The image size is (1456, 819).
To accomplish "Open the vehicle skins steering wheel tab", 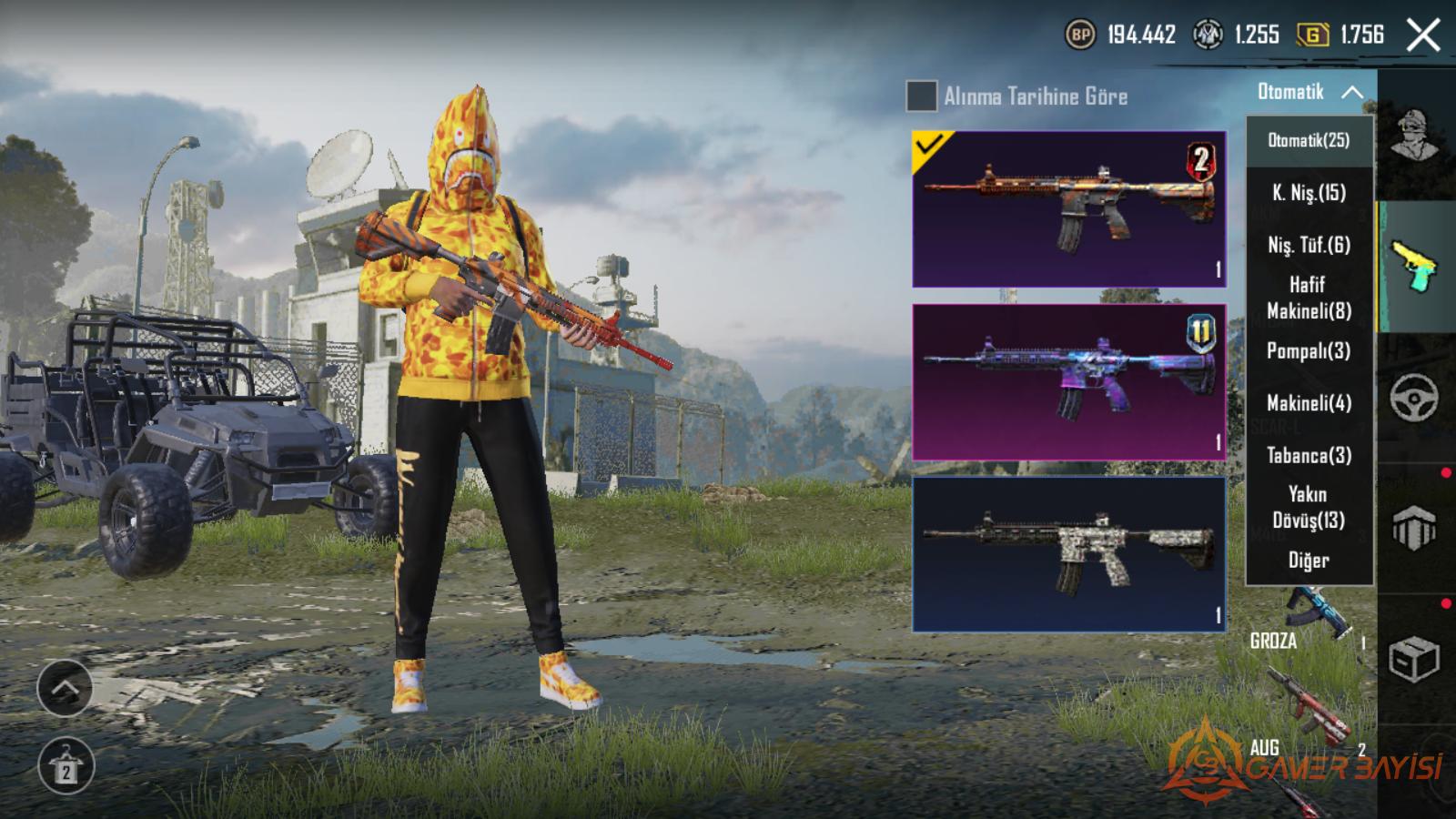I will pos(1414,398).
